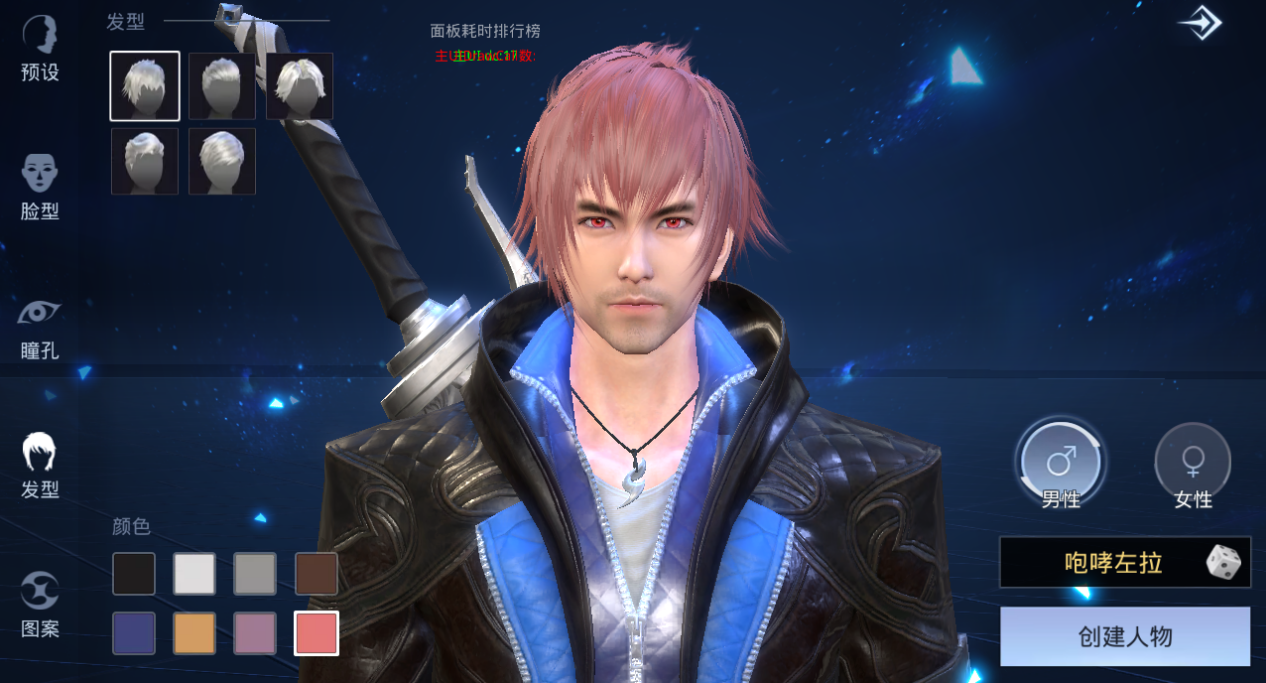Select the 男性 male gender button
This screenshot has width=1266, height=683.
point(1060,464)
